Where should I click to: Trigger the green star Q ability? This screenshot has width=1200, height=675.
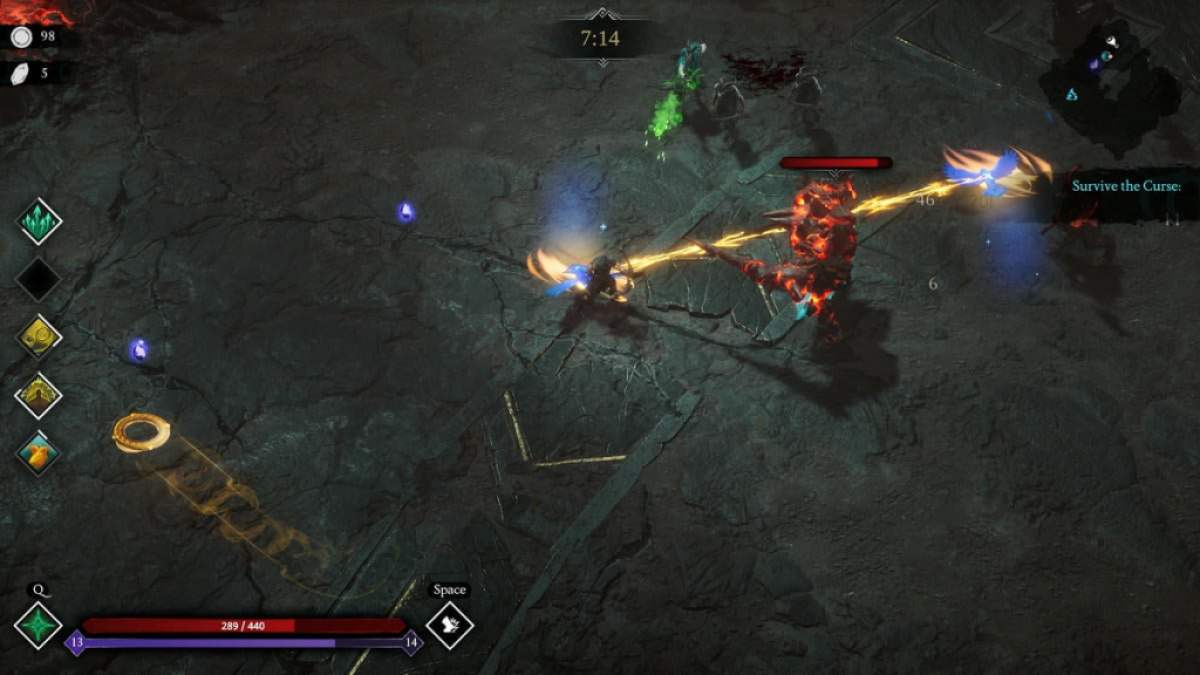(x=38, y=626)
